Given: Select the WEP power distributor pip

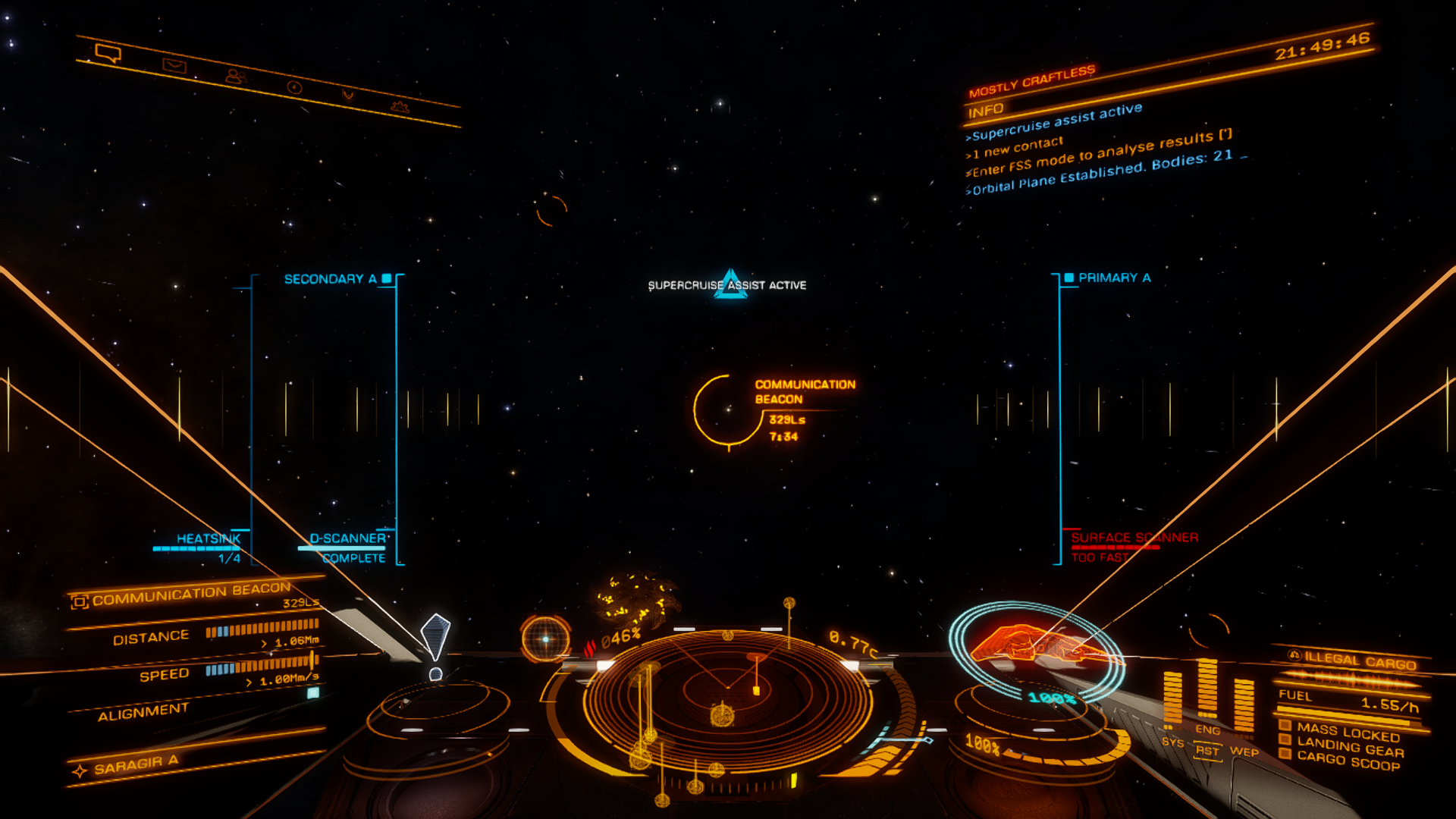Looking at the screenshot, I should (1244, 752).
